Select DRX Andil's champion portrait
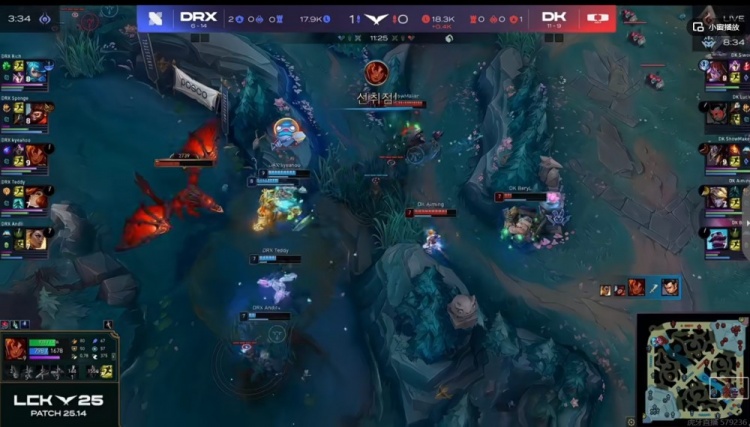 click(37, 238)
